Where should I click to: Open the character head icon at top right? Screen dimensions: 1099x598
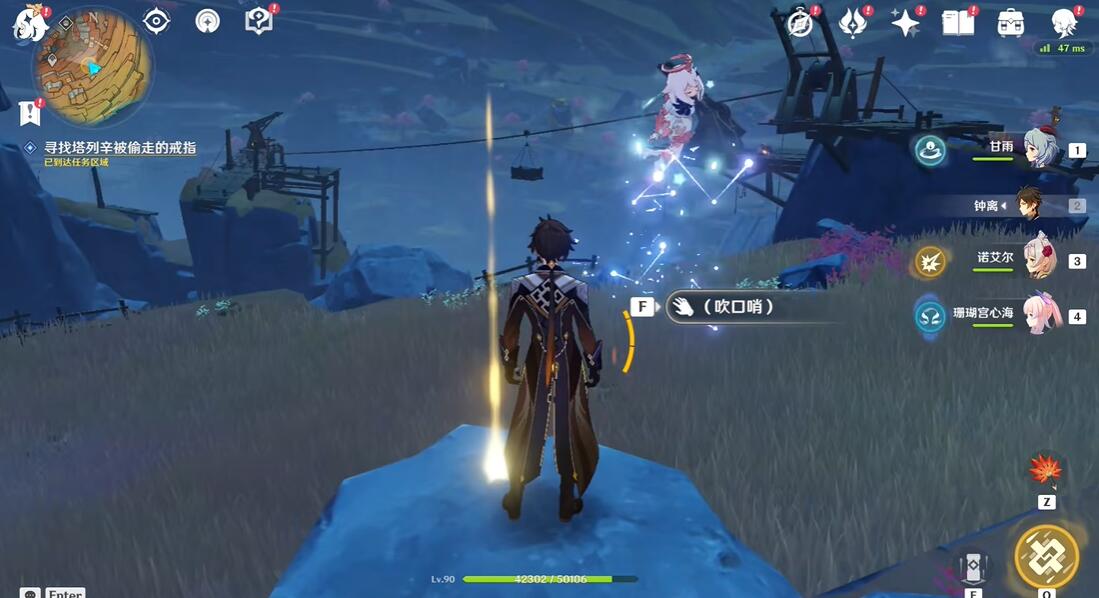1063,23
